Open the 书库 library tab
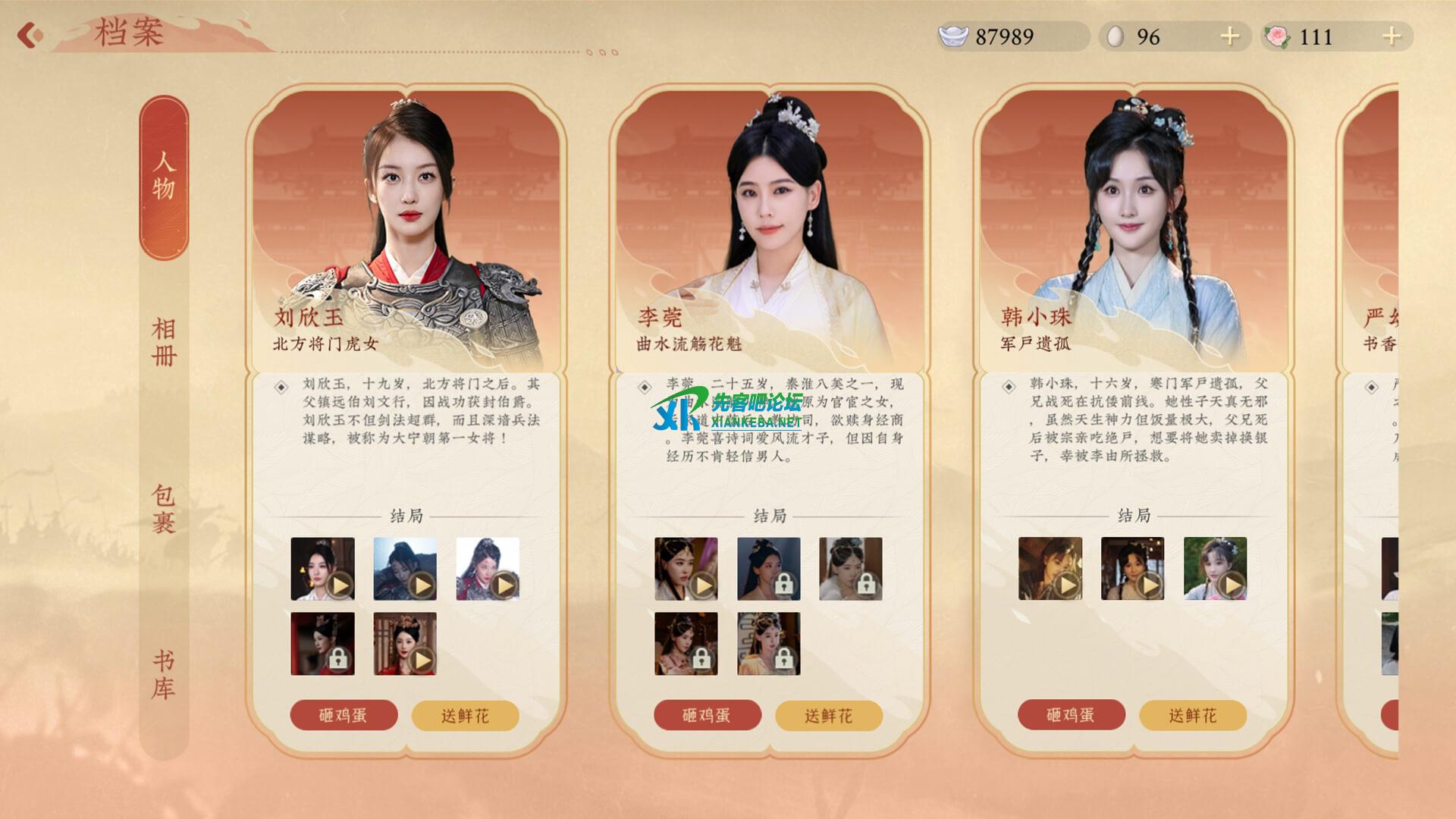This screenshot has height=819, width=1456. point(164,675)
